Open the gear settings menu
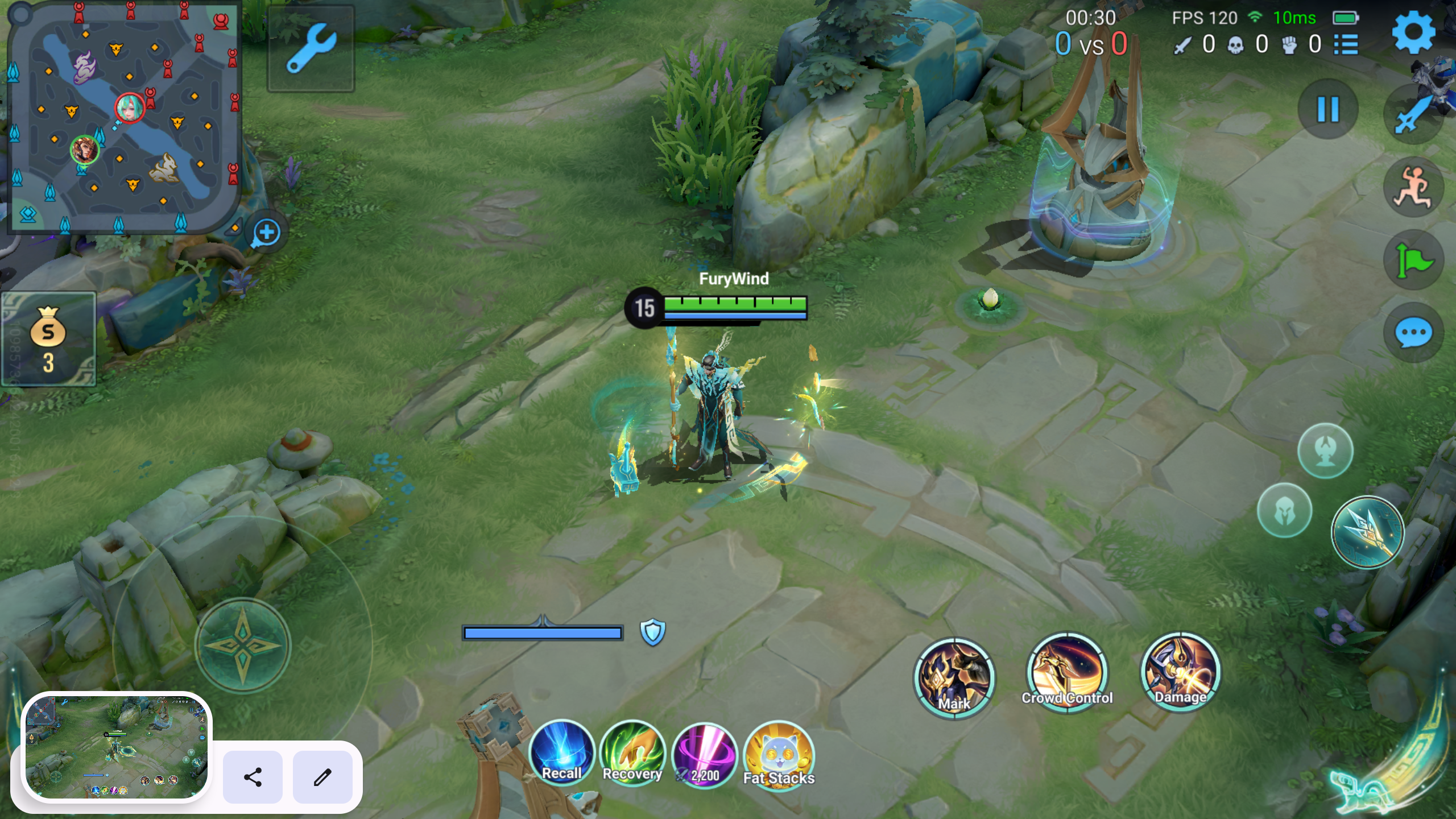 point(1413,33)
